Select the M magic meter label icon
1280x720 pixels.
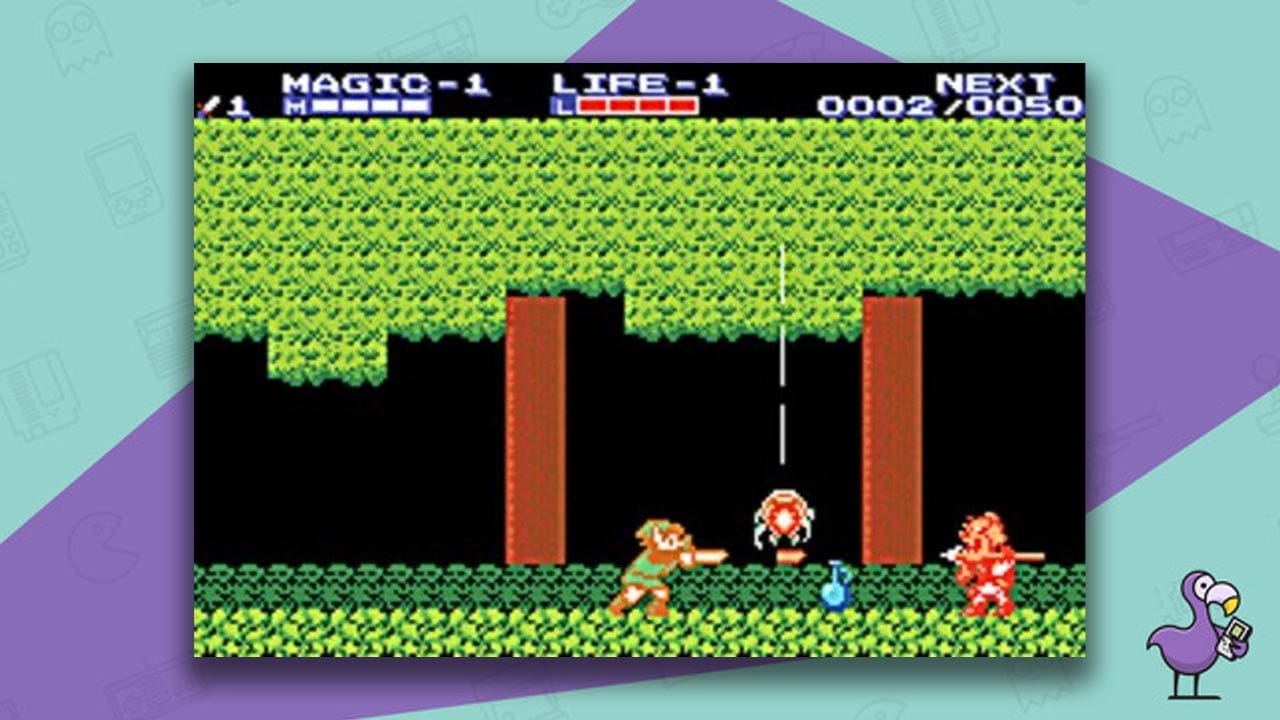294,104
